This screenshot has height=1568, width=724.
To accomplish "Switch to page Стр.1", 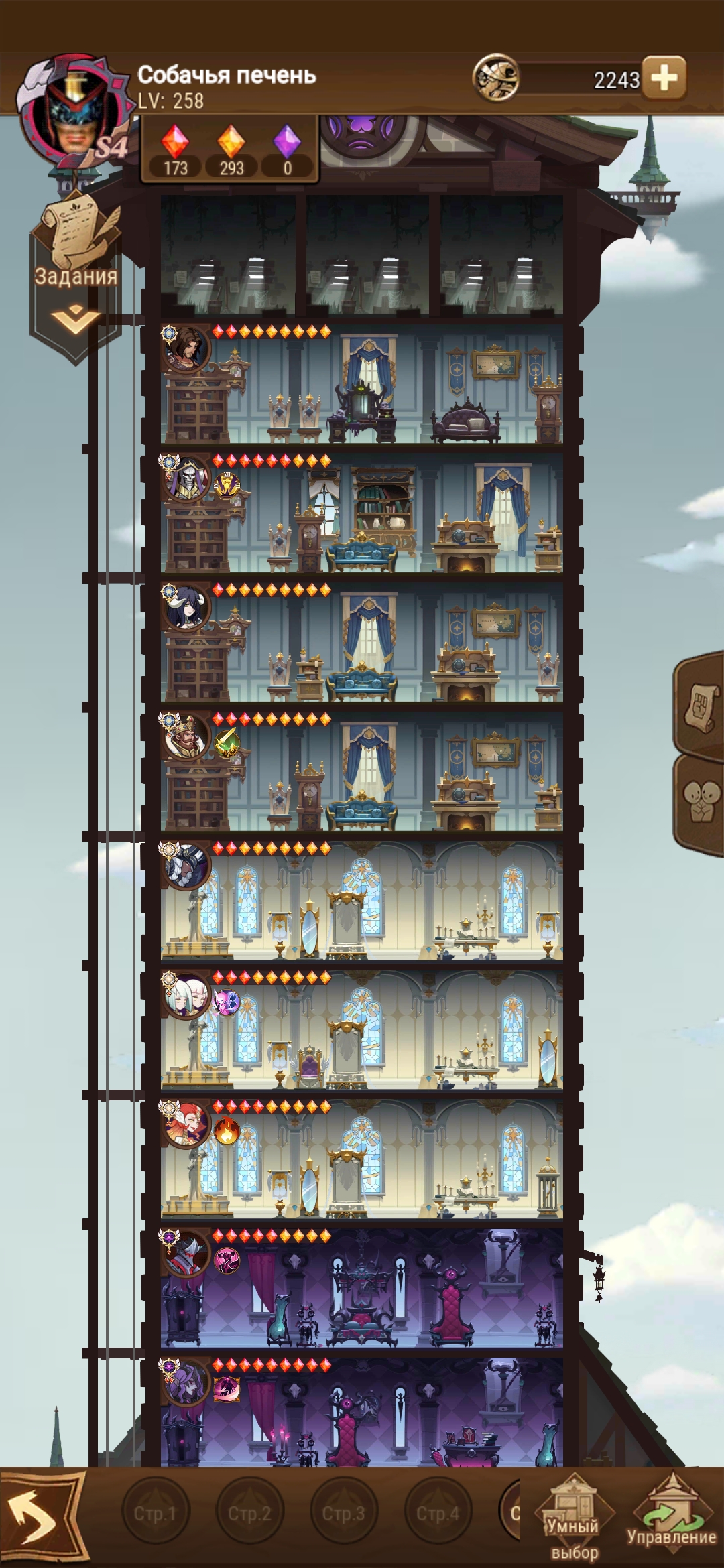I will tap(155, 1513).
